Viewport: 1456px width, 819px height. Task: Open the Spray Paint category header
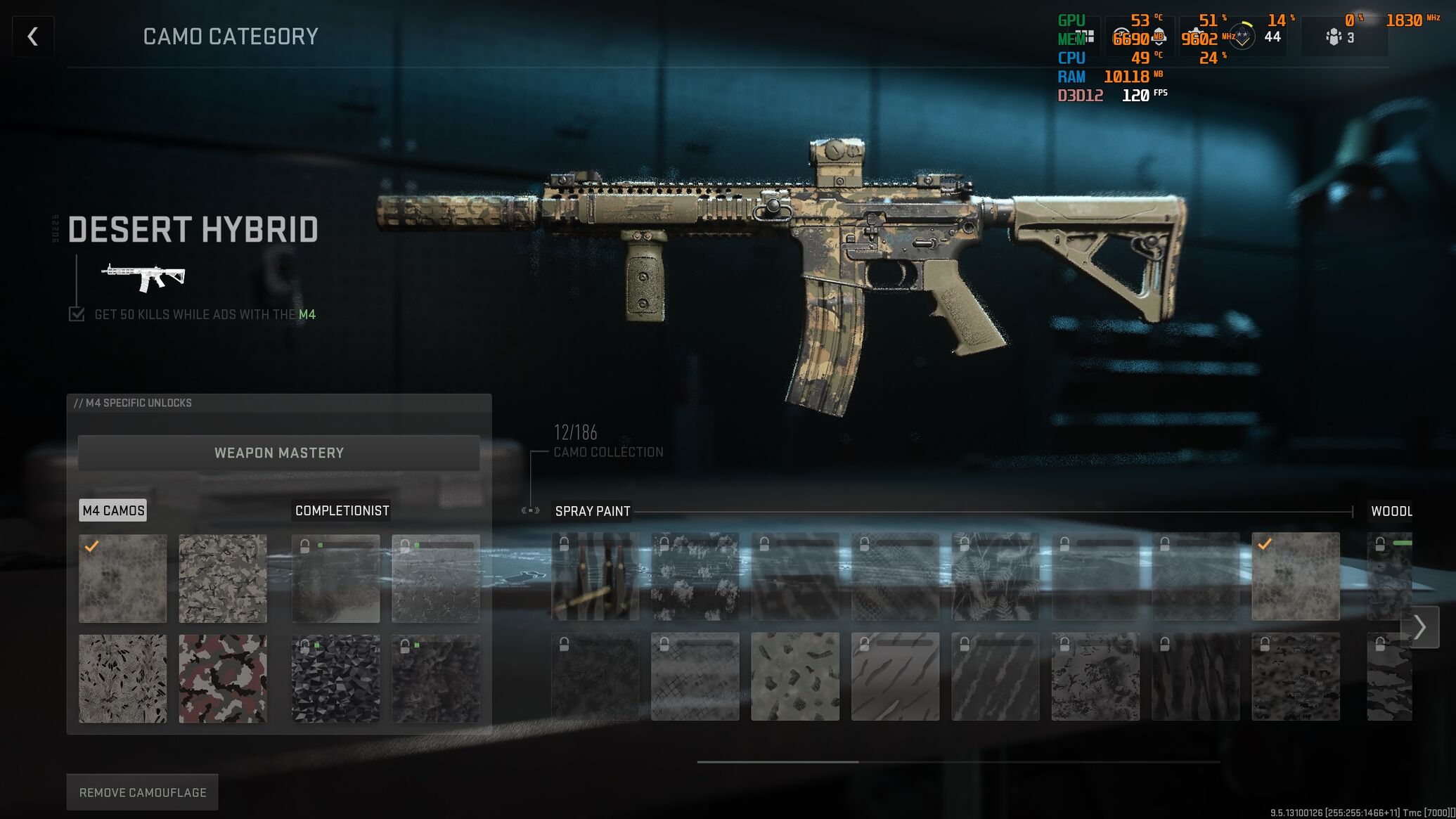tap(593, 511)
